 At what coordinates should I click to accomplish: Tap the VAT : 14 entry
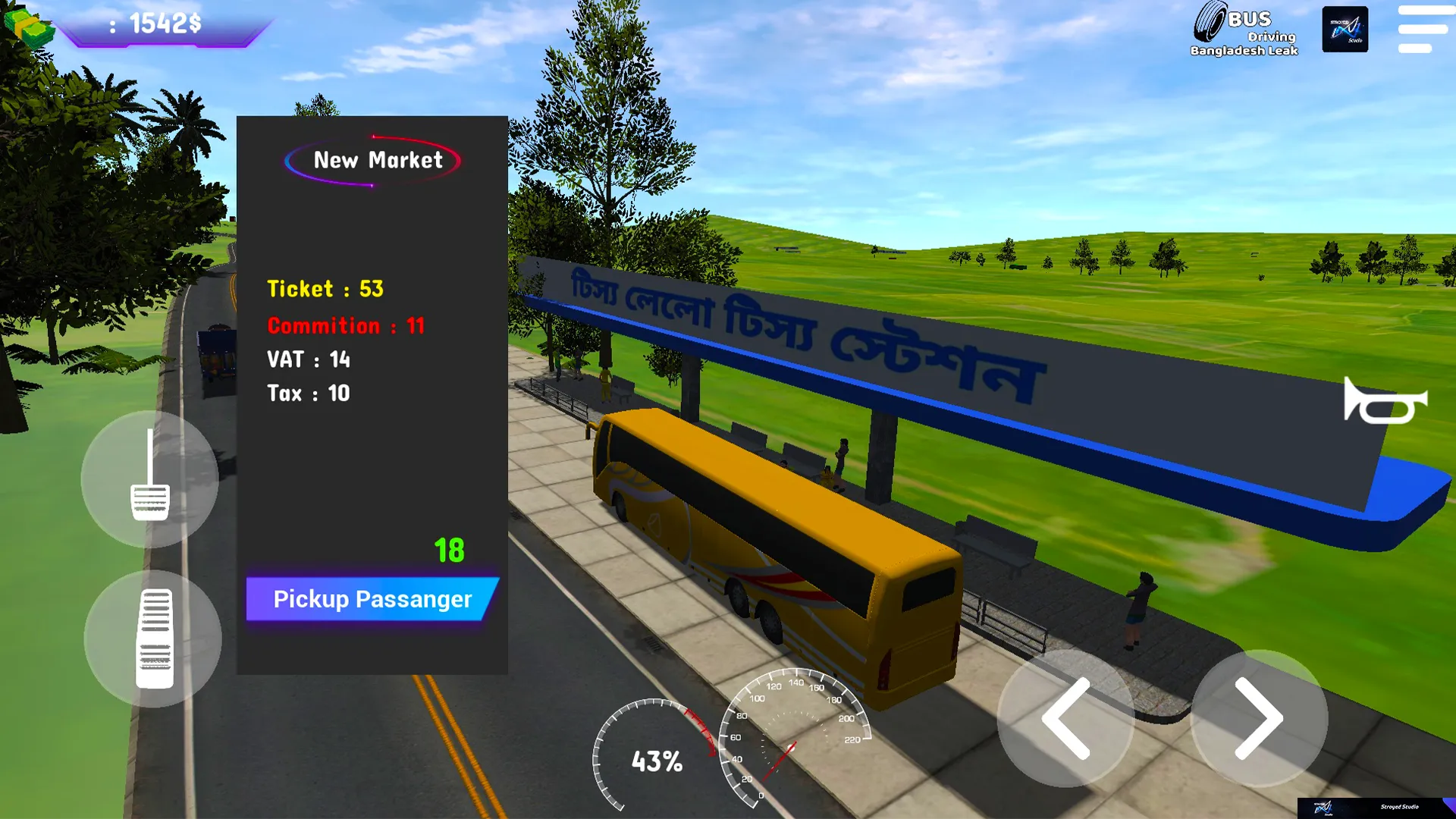pyautogui.click(x=308, y=361)
